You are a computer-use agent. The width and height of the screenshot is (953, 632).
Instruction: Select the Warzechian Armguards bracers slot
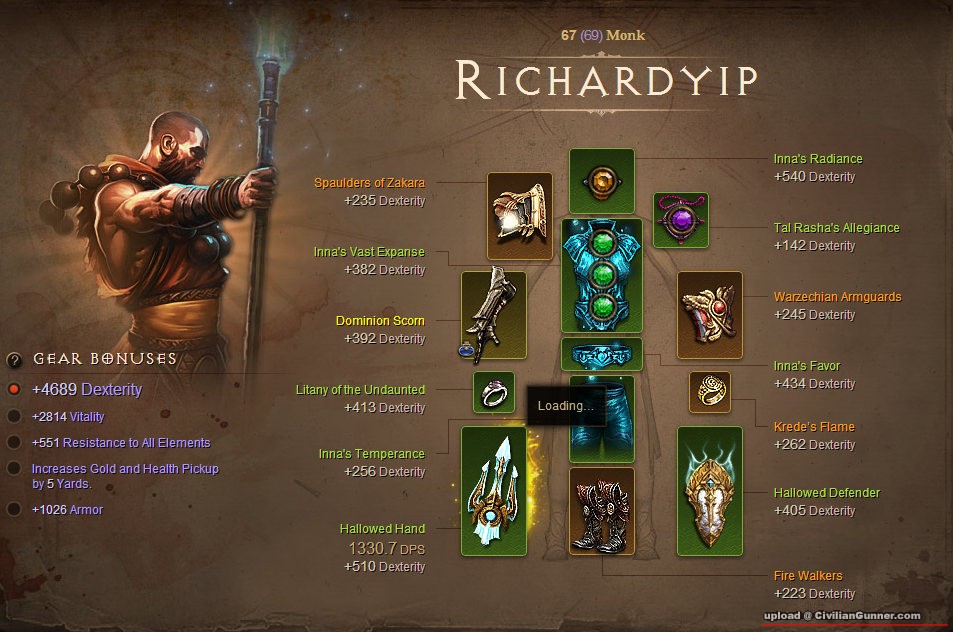pos(710,314)
